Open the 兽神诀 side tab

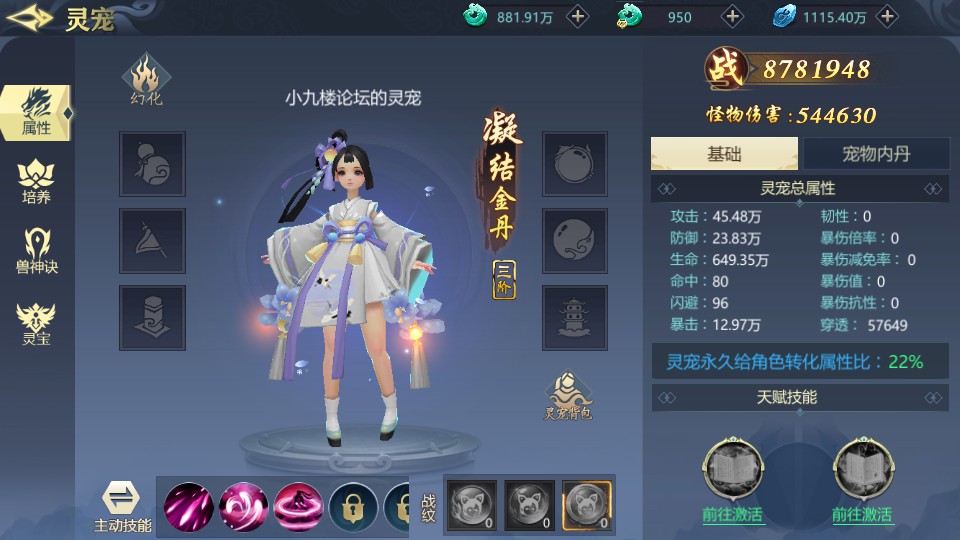pyautogui.click(x=36, y=252)
